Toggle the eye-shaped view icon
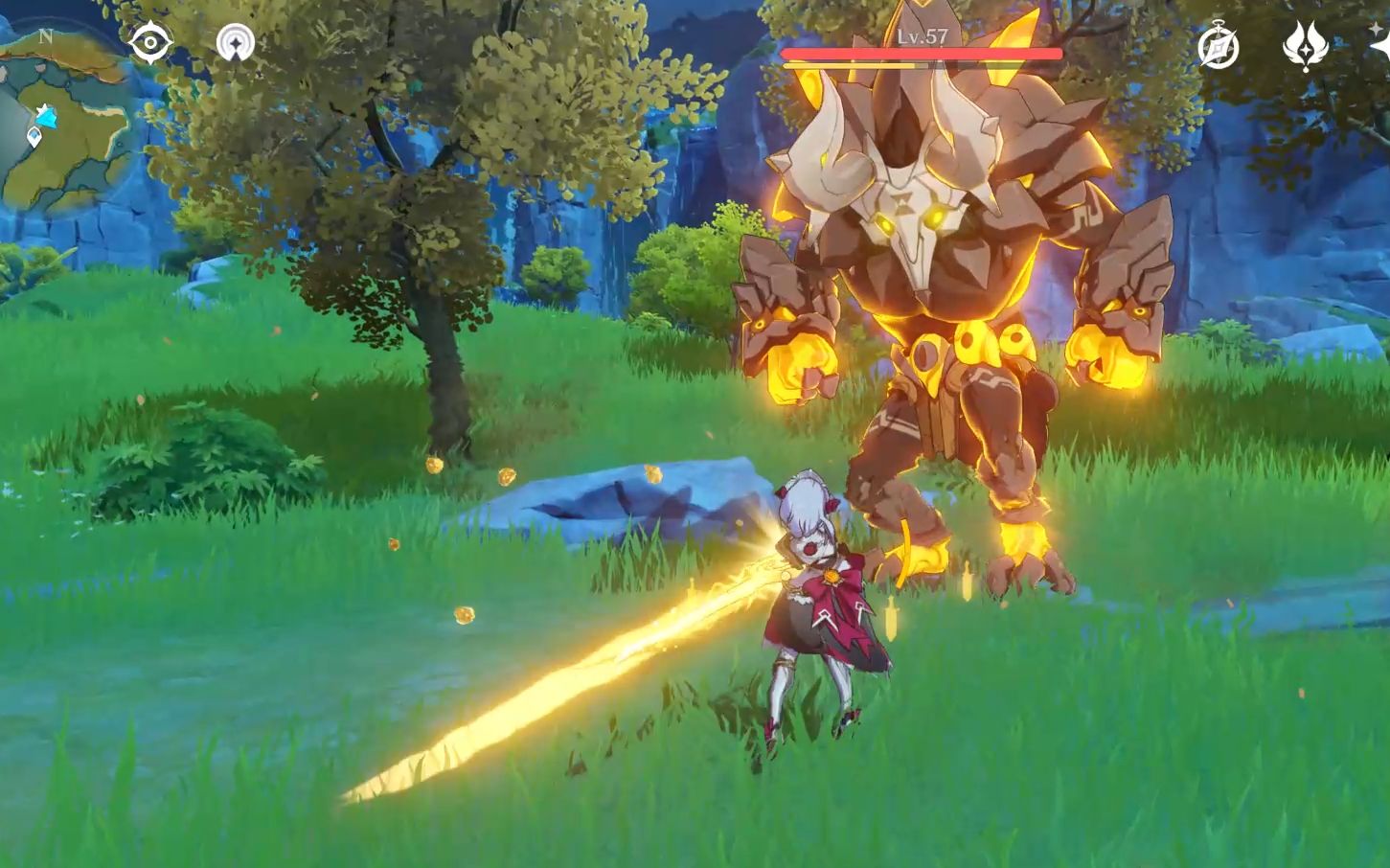 (x=150, y=43)
